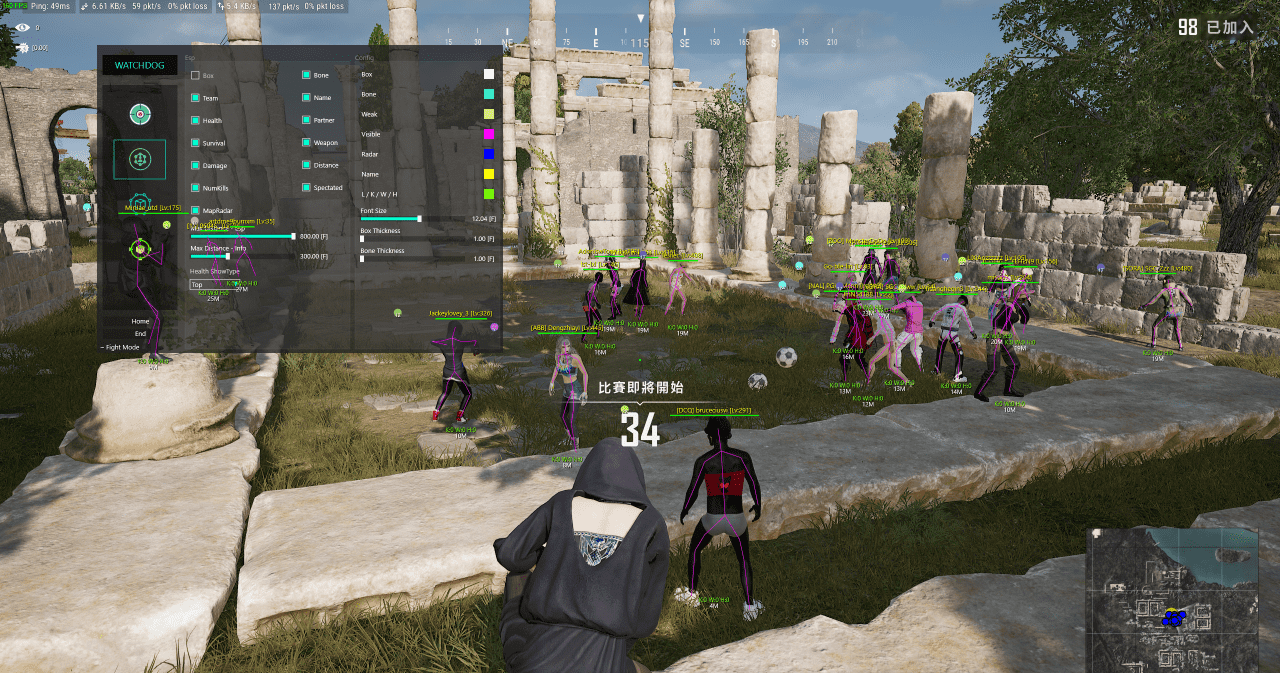Image resolution: width=1280 pixels, height=673 pixels.
Task: Toggle the Survival checkbox
Action: click(x=196, y=143)
